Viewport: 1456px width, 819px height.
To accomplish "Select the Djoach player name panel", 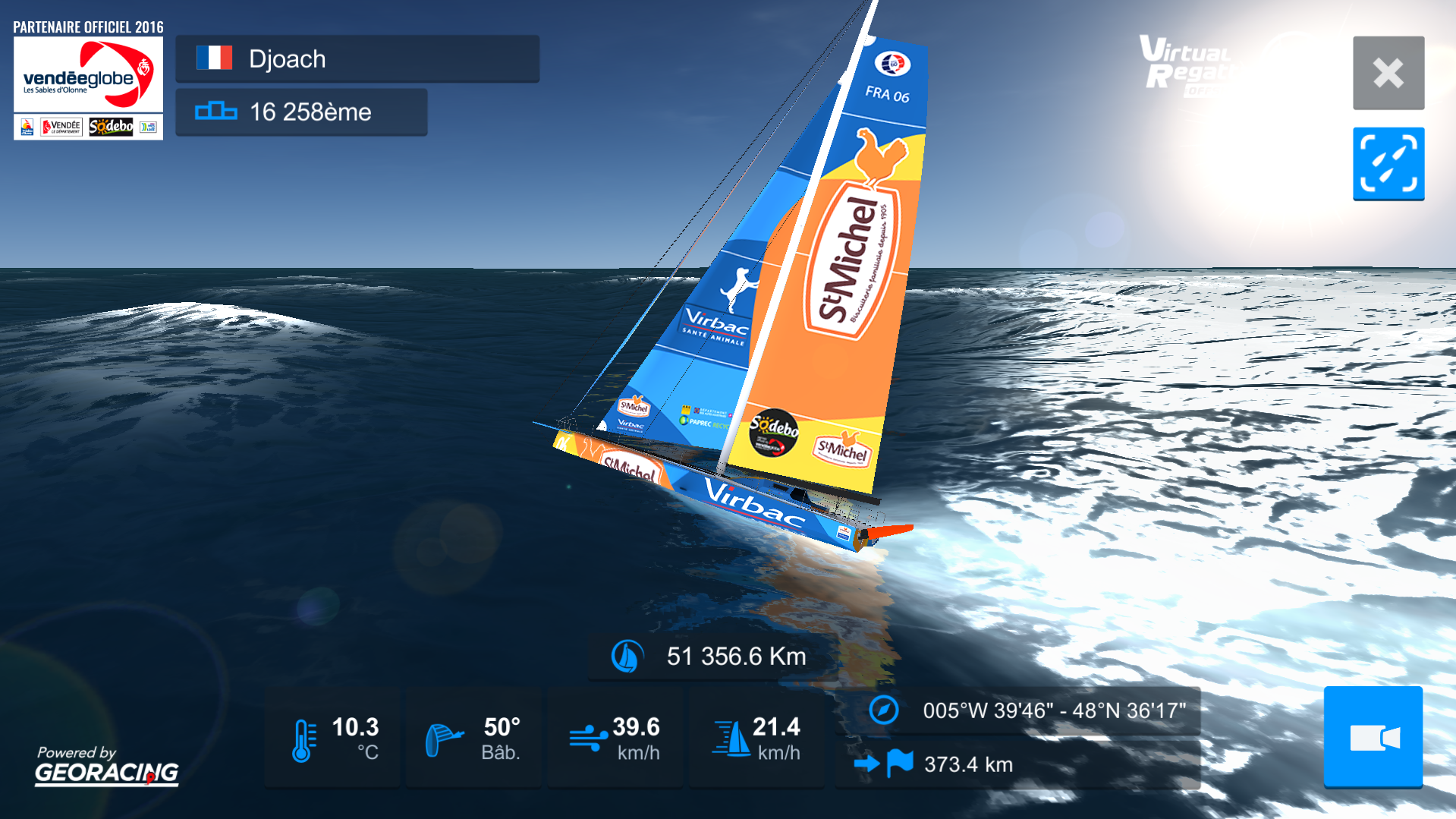I will coord(357,58).
